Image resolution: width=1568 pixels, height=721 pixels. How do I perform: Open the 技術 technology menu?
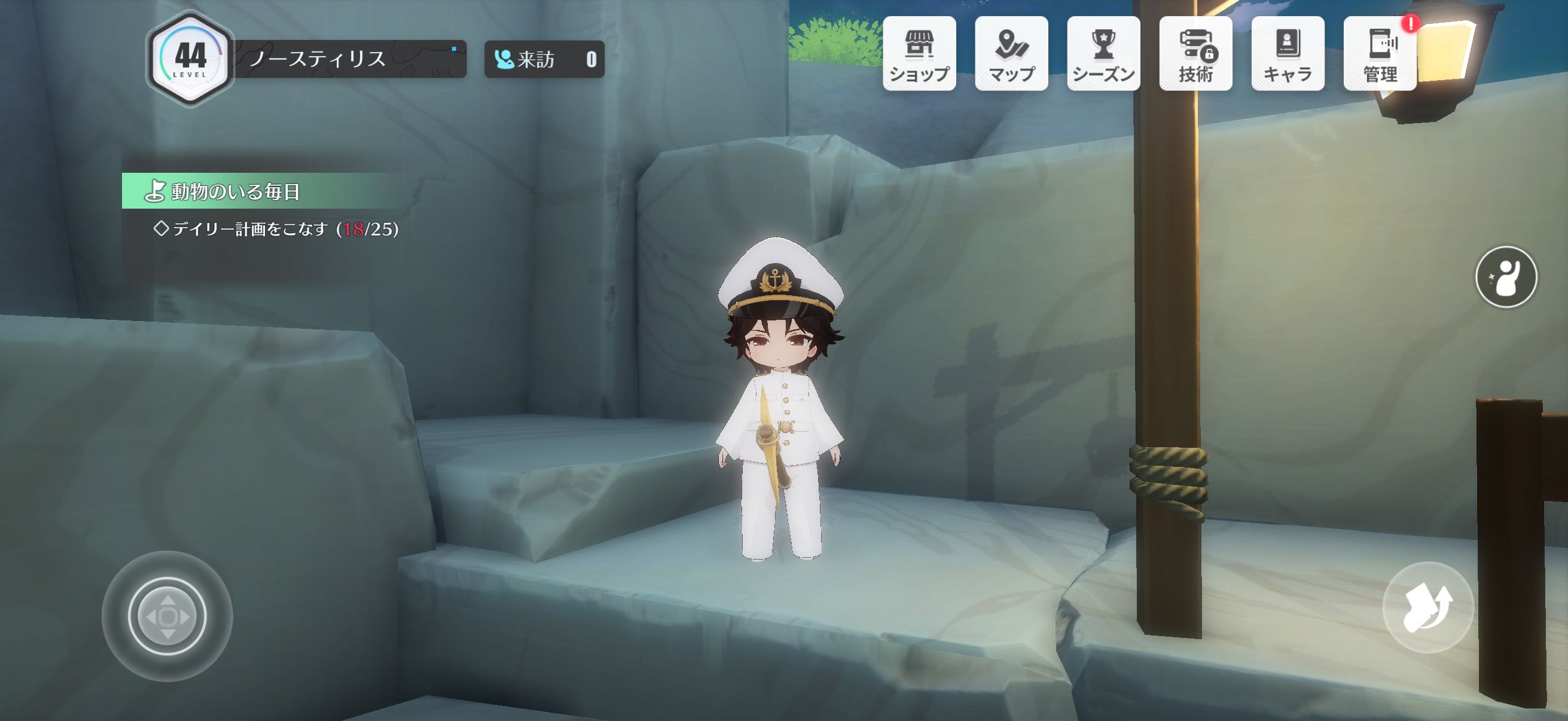tap(1195, 54)
